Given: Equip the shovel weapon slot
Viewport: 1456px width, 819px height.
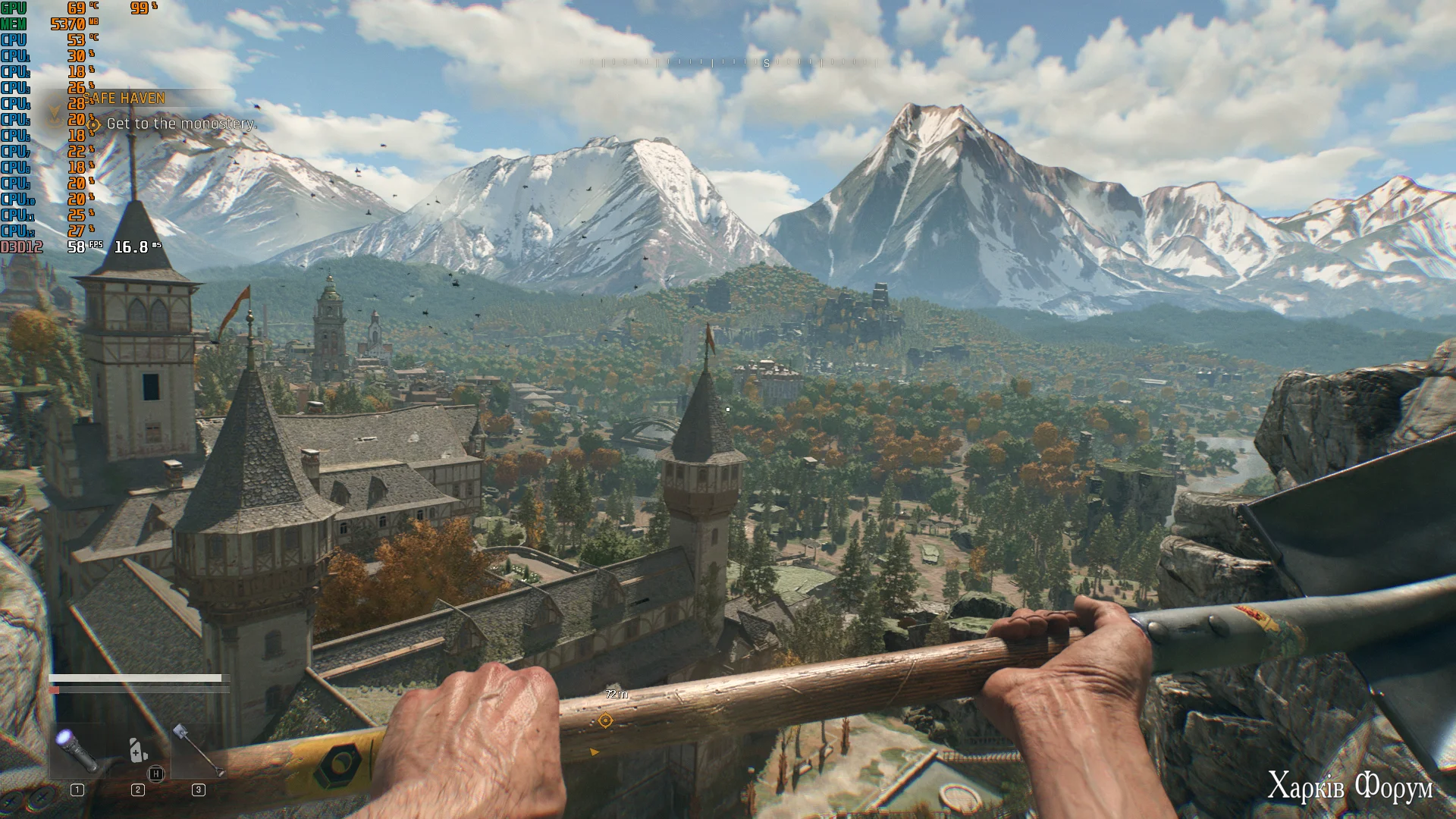Looking at the screenshot, I should (x=197, y=750).
